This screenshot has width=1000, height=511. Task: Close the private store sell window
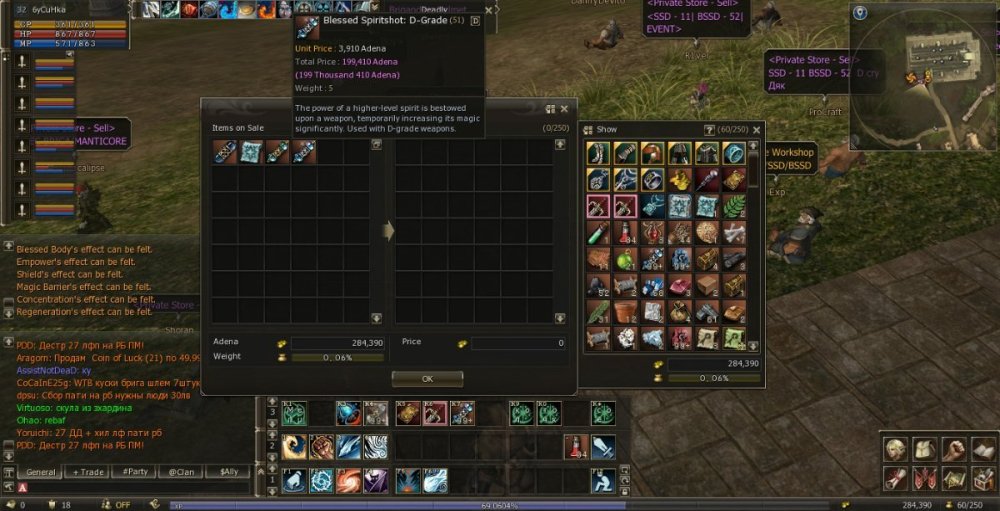click(564, 109)
